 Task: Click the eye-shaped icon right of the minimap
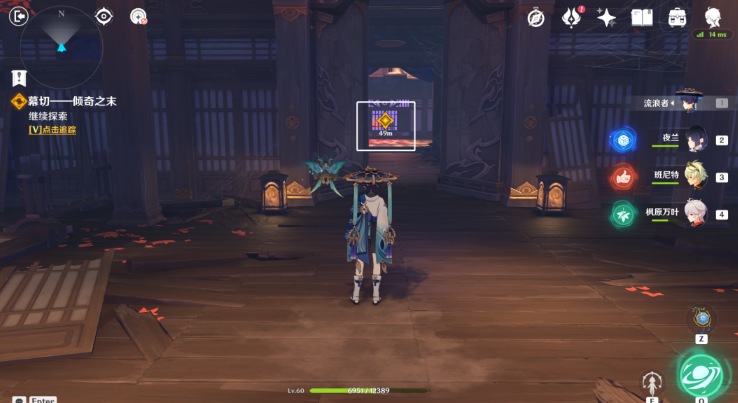tap(104, 16)
